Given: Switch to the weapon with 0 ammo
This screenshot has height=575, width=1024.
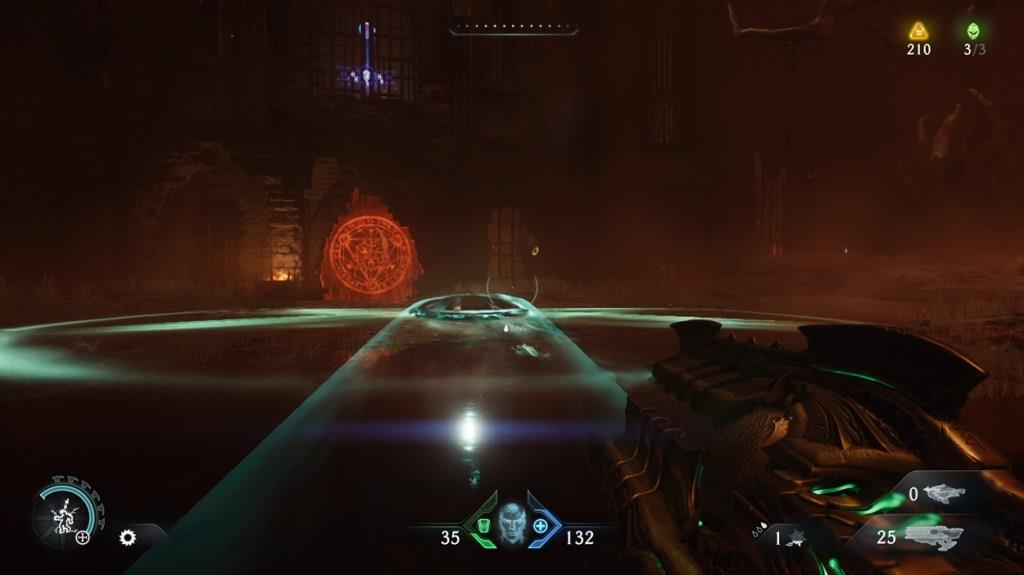Looking at the screenshot, I should (x=942, y=493).
